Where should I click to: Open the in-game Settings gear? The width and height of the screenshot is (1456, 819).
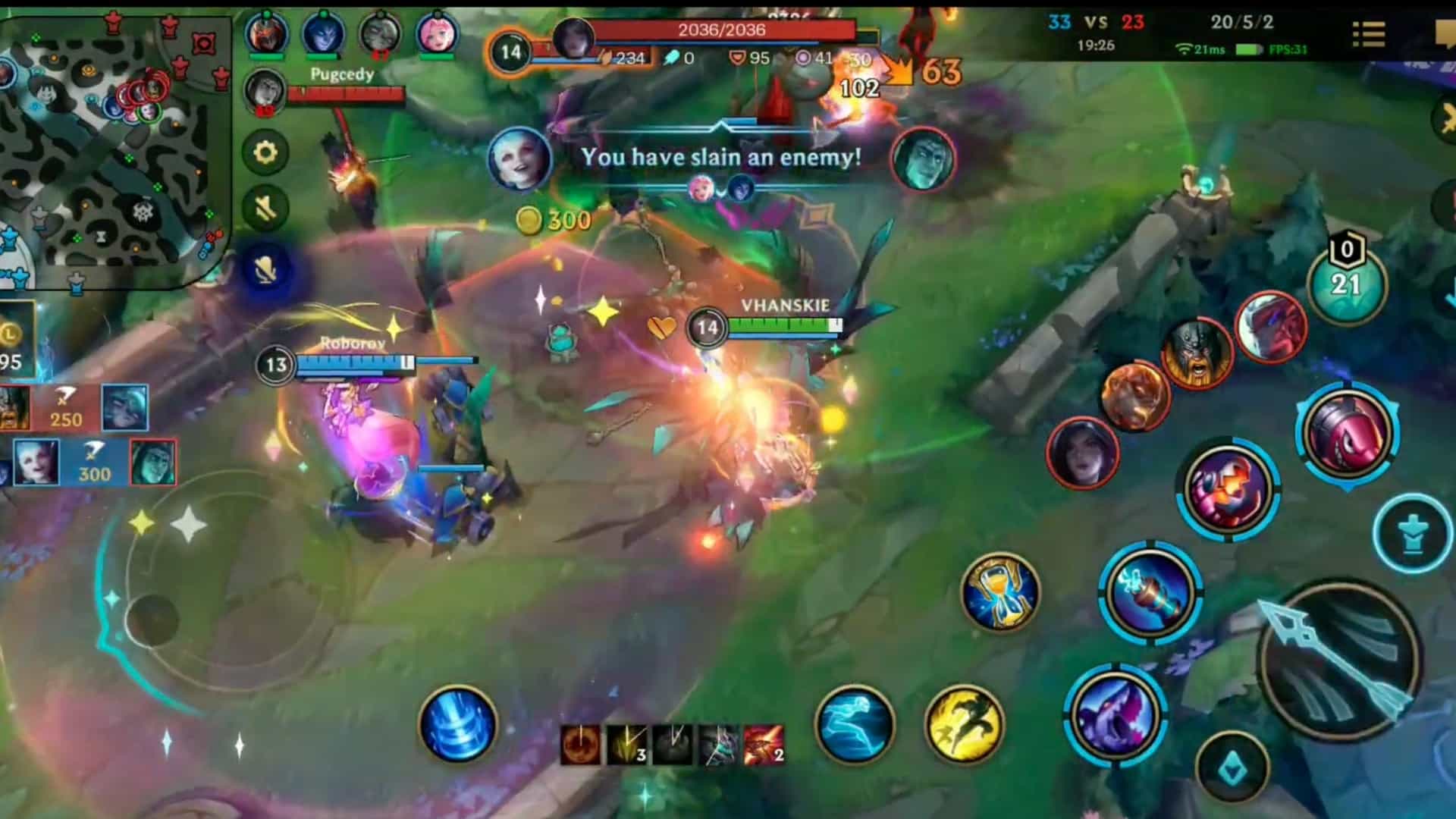point(264,153)
